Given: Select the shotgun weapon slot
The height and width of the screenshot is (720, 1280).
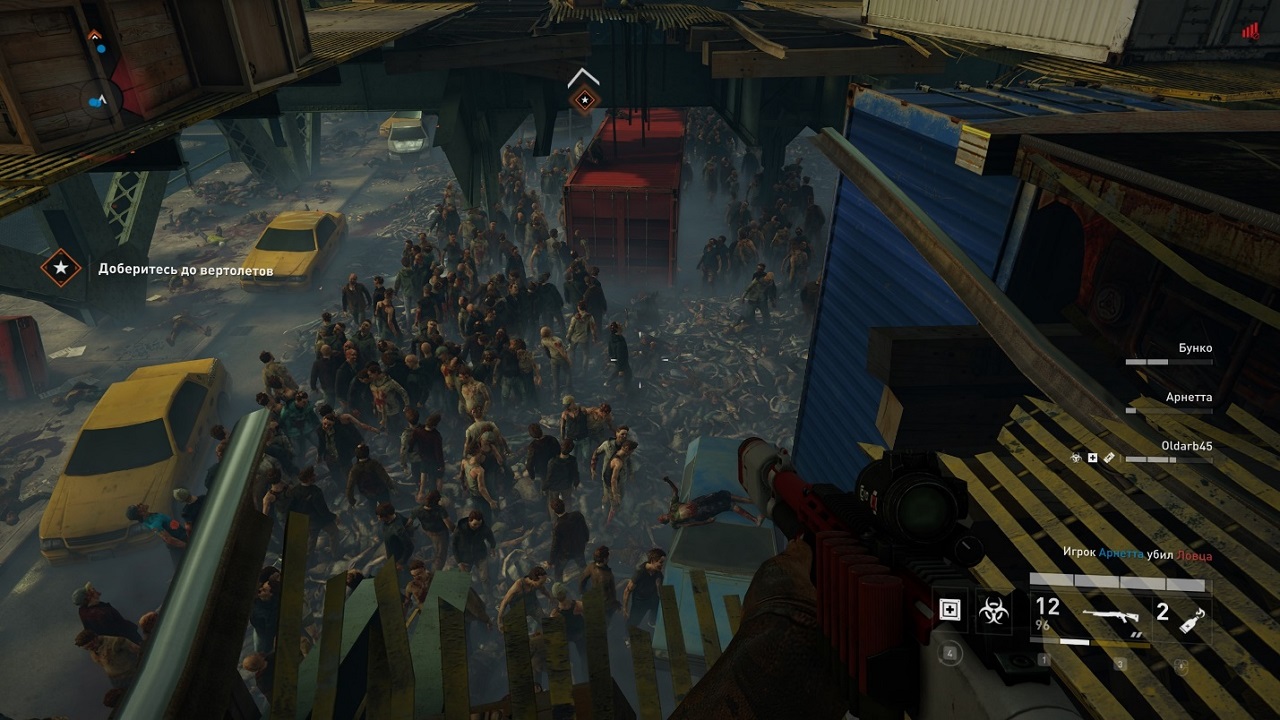Looking at the screenshot, I should pyautogui.click(x=1115, y=617).
